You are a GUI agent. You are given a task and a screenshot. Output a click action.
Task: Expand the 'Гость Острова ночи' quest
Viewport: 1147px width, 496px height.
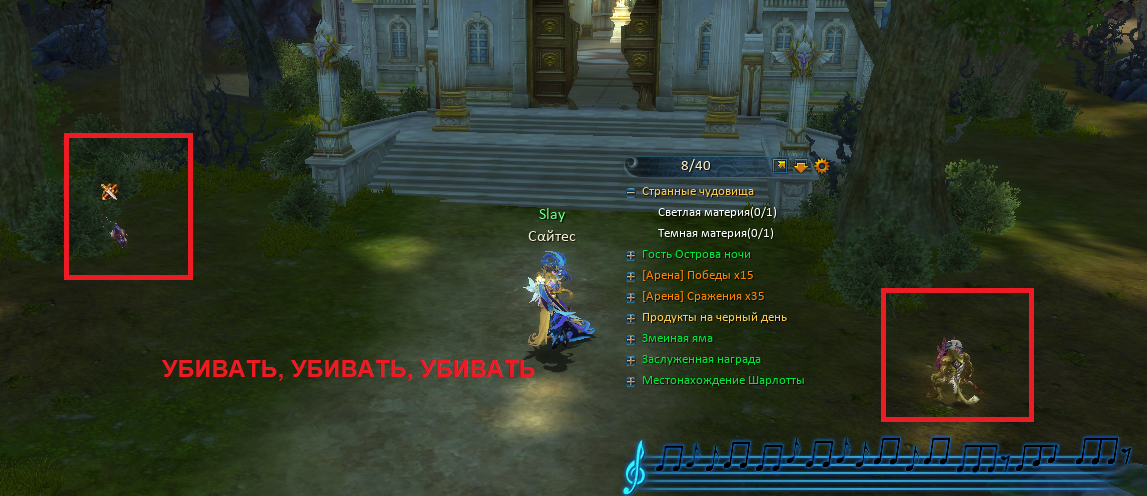pos(631,255)
